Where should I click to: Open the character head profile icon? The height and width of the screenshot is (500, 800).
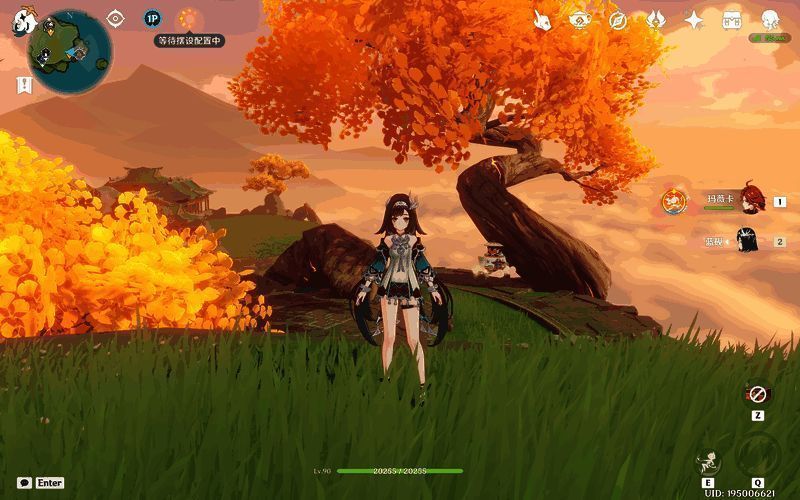click(770, 20)
